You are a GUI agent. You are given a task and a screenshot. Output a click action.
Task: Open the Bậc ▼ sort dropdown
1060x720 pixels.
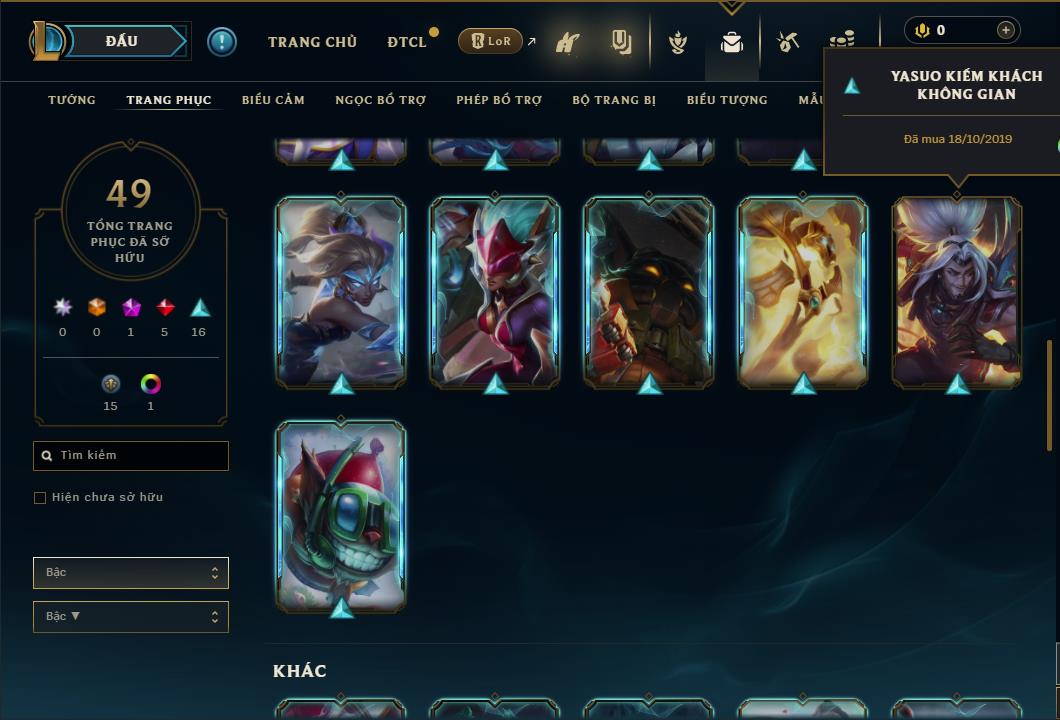[x=131, y=617]
